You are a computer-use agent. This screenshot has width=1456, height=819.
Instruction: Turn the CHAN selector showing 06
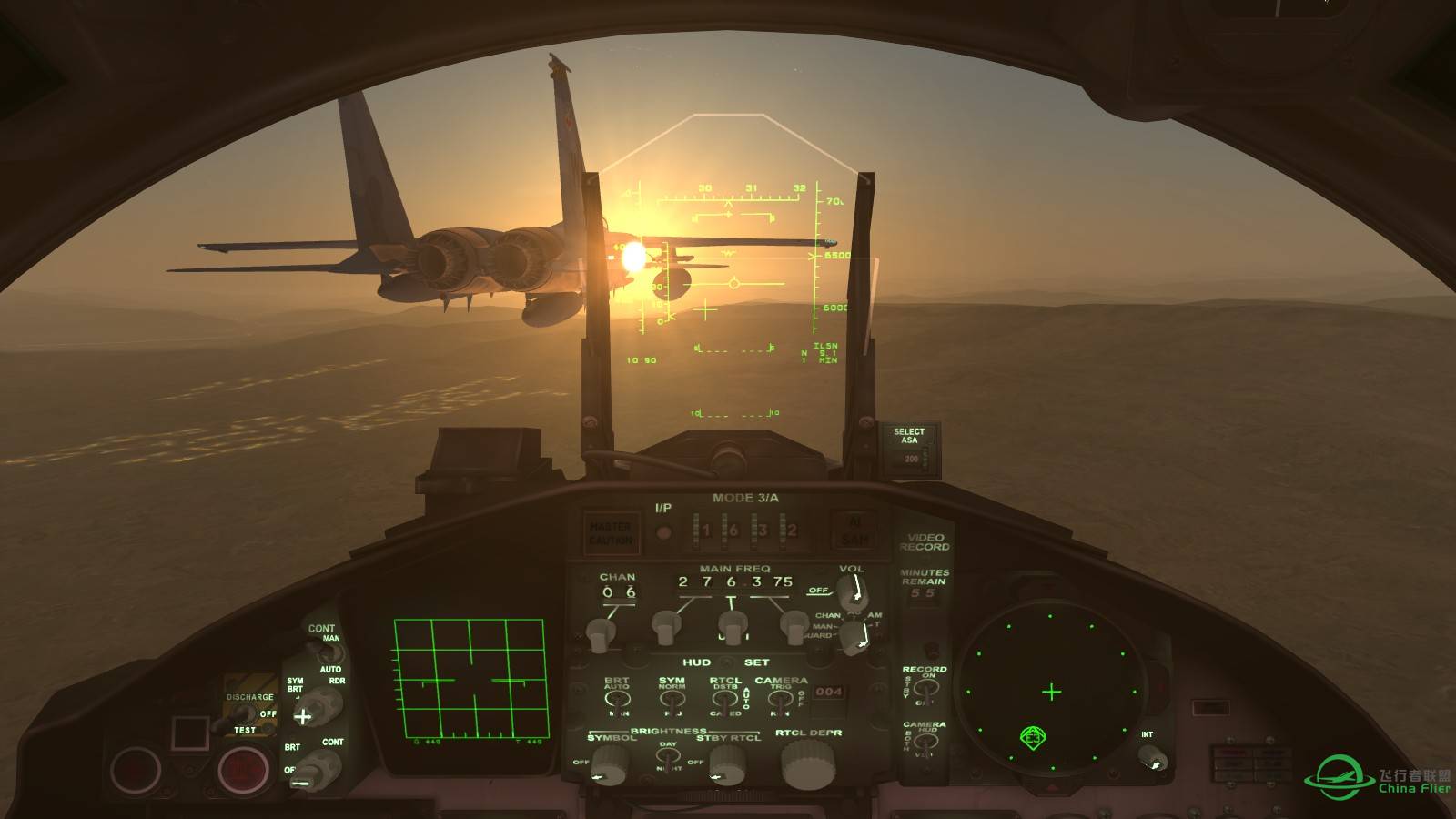(598, 631)
